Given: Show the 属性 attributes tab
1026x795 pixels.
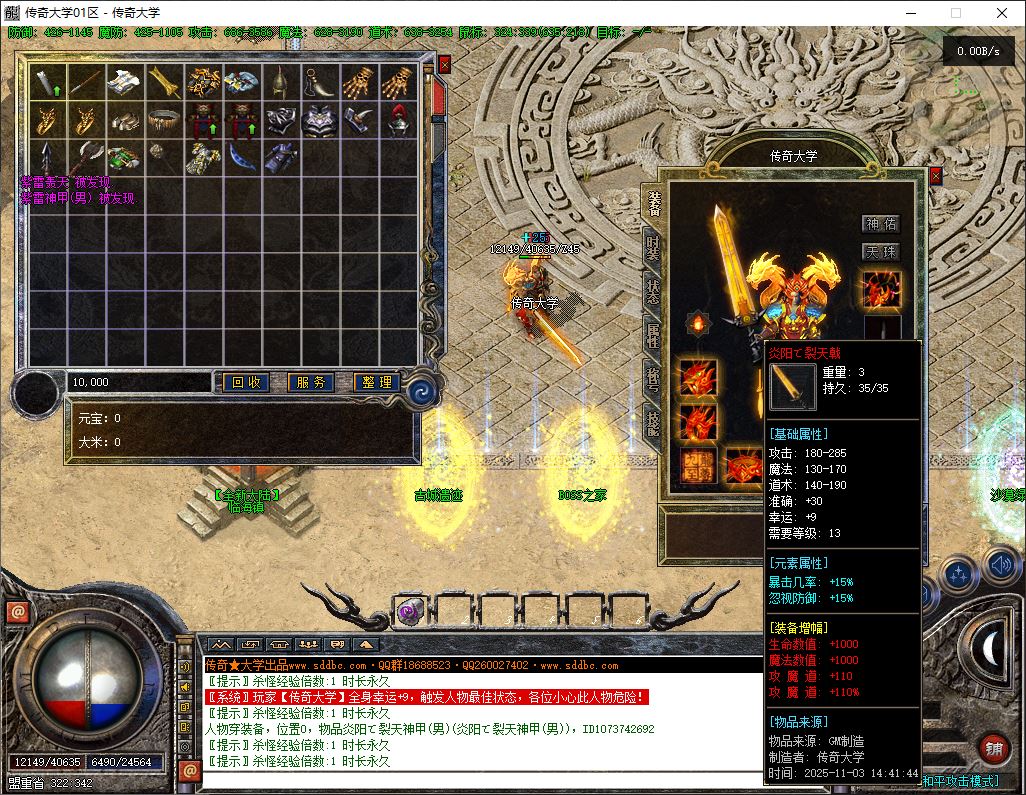Looking at the screenshot, I should (x=652, y=336).
